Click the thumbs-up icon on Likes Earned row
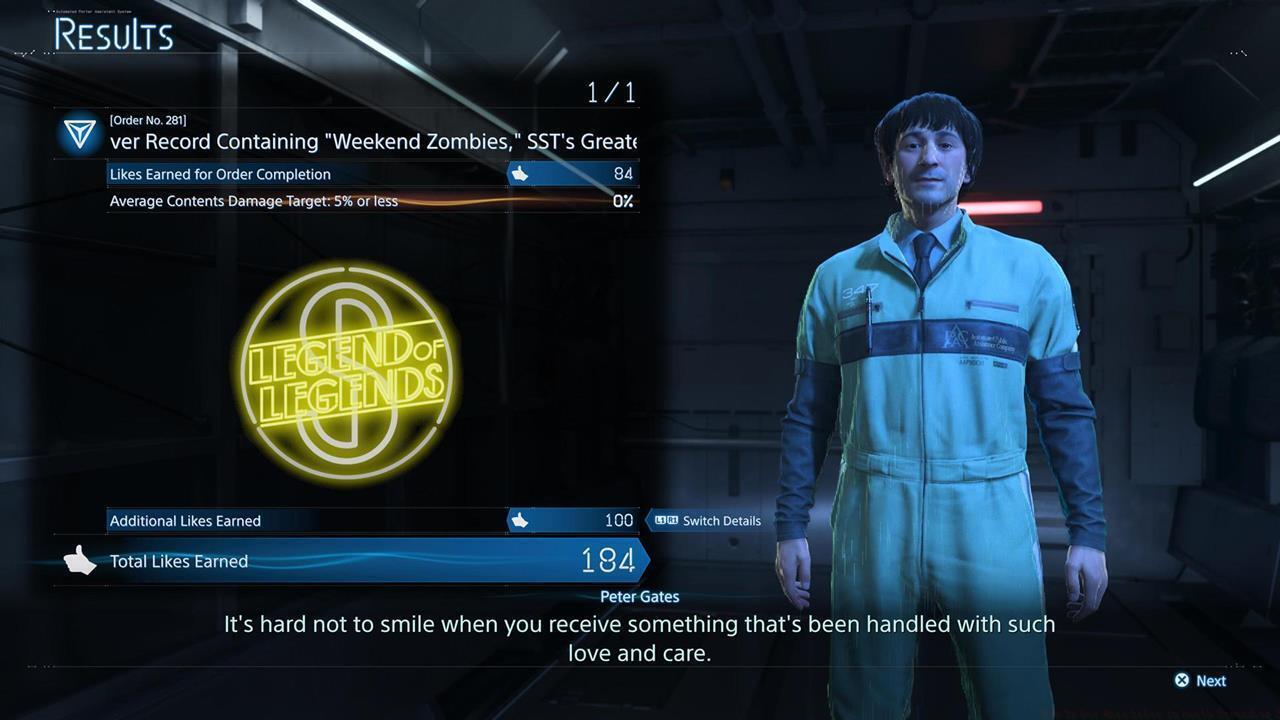 [517, 174]
